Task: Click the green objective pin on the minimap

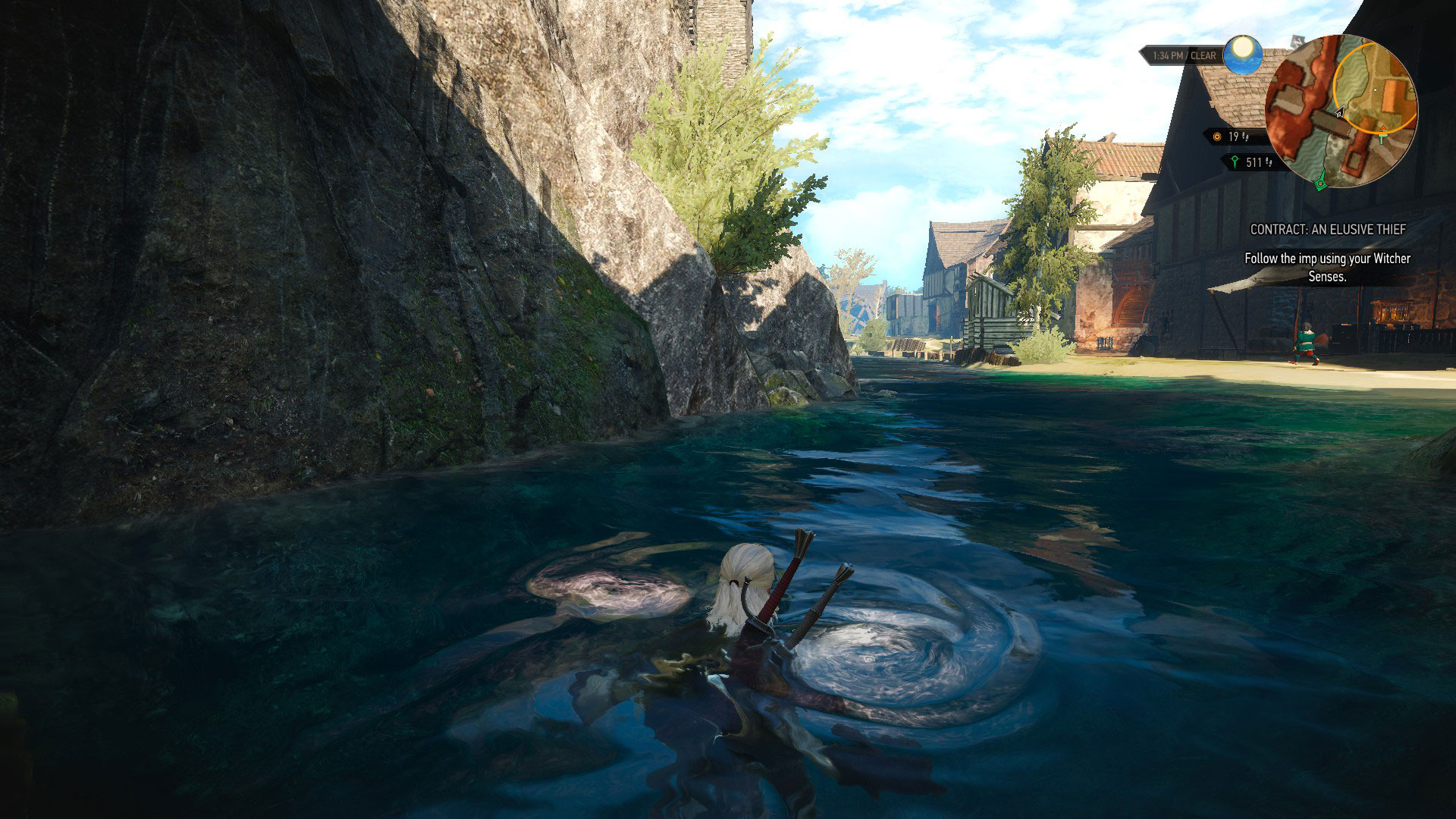Action: click(1382, 139)
